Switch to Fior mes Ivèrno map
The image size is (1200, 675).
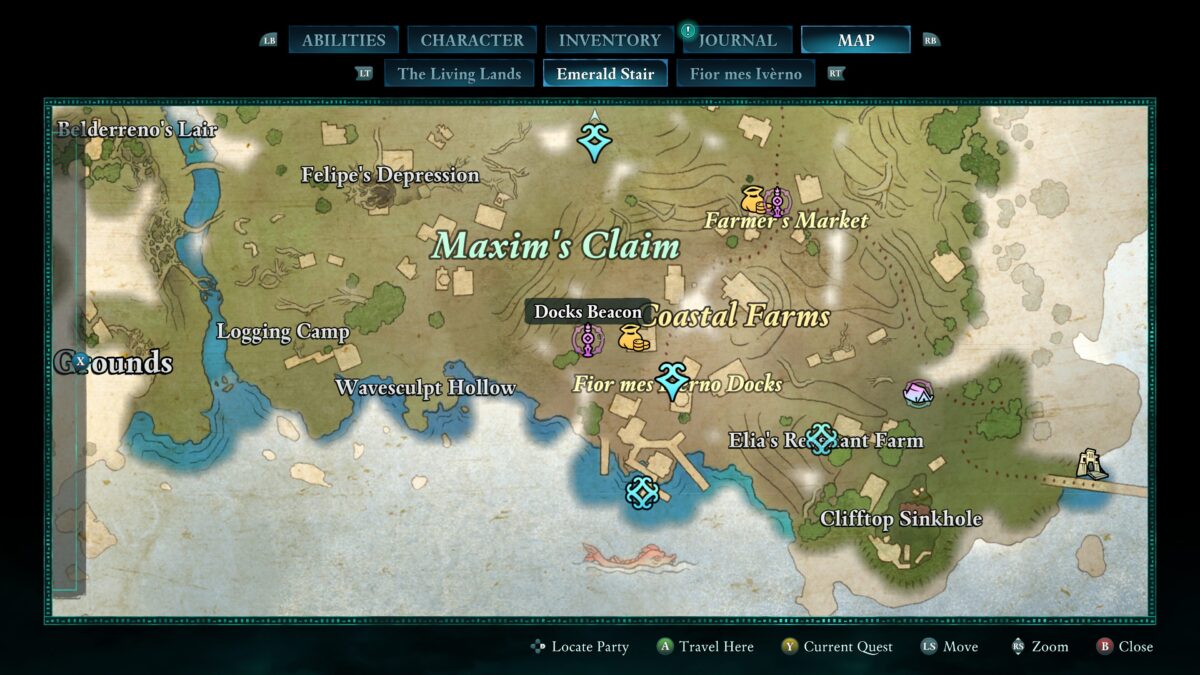[x=745, y=73]
